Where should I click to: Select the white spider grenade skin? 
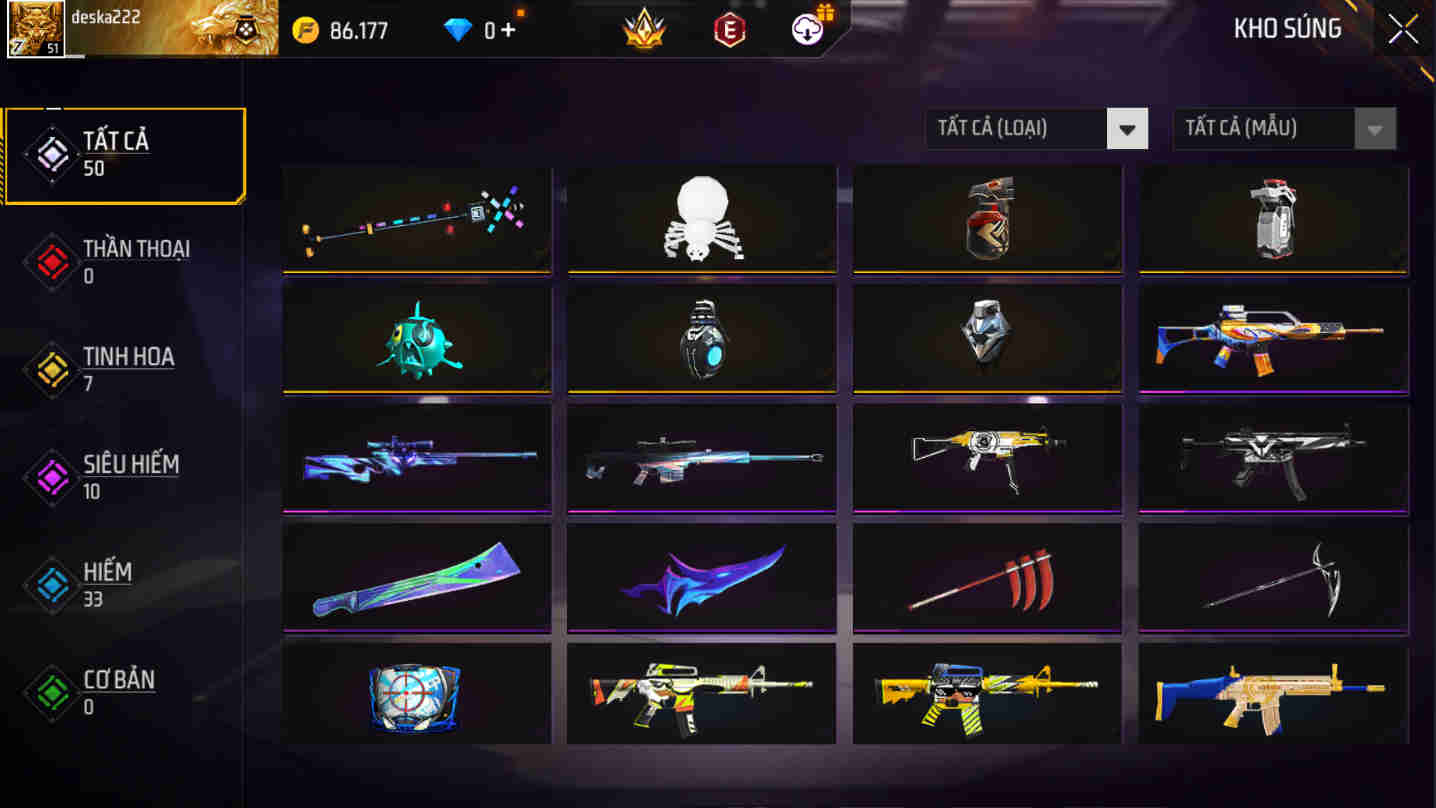click(700, 219)
